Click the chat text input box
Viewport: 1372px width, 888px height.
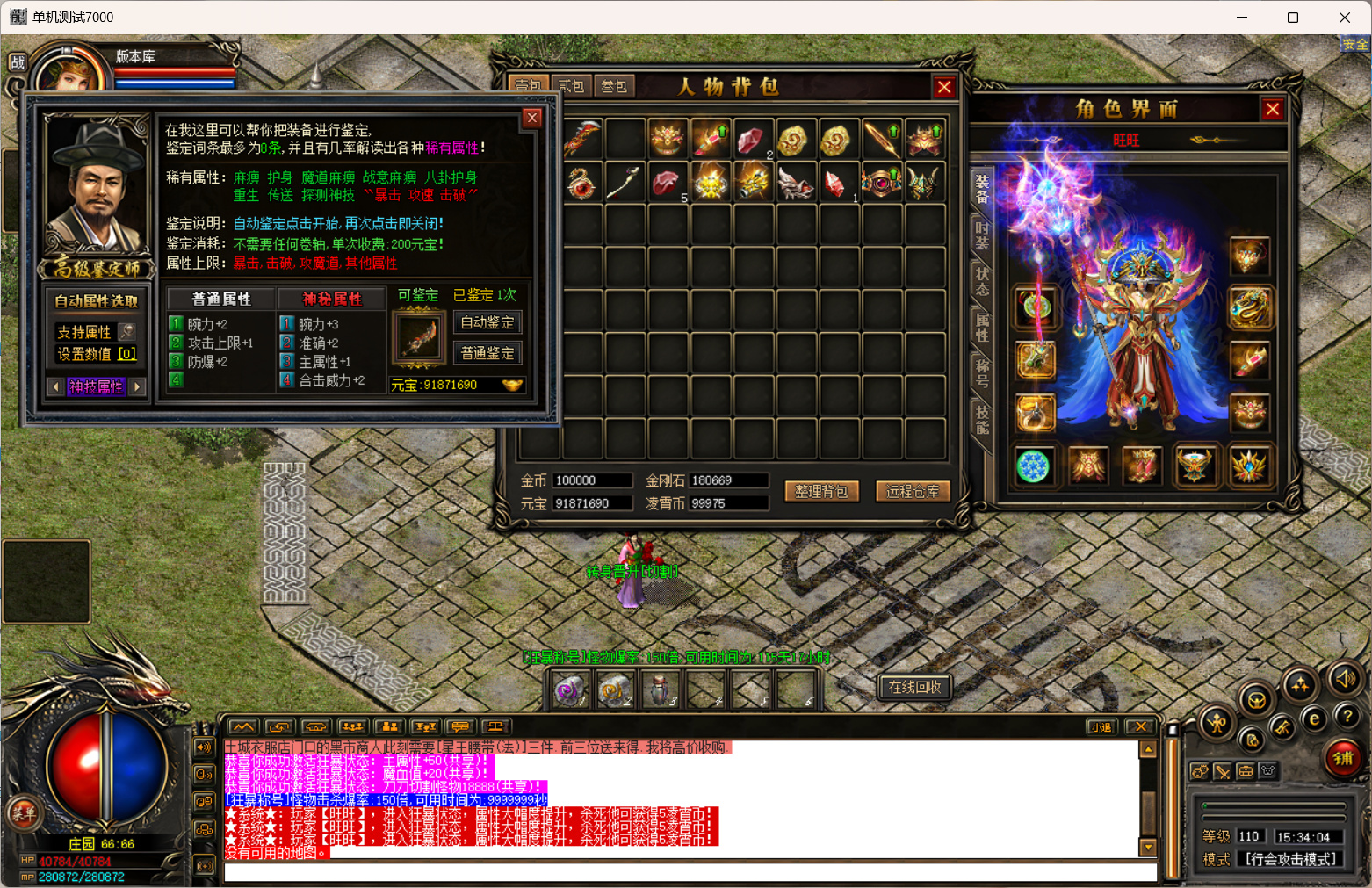coord(690,872)
